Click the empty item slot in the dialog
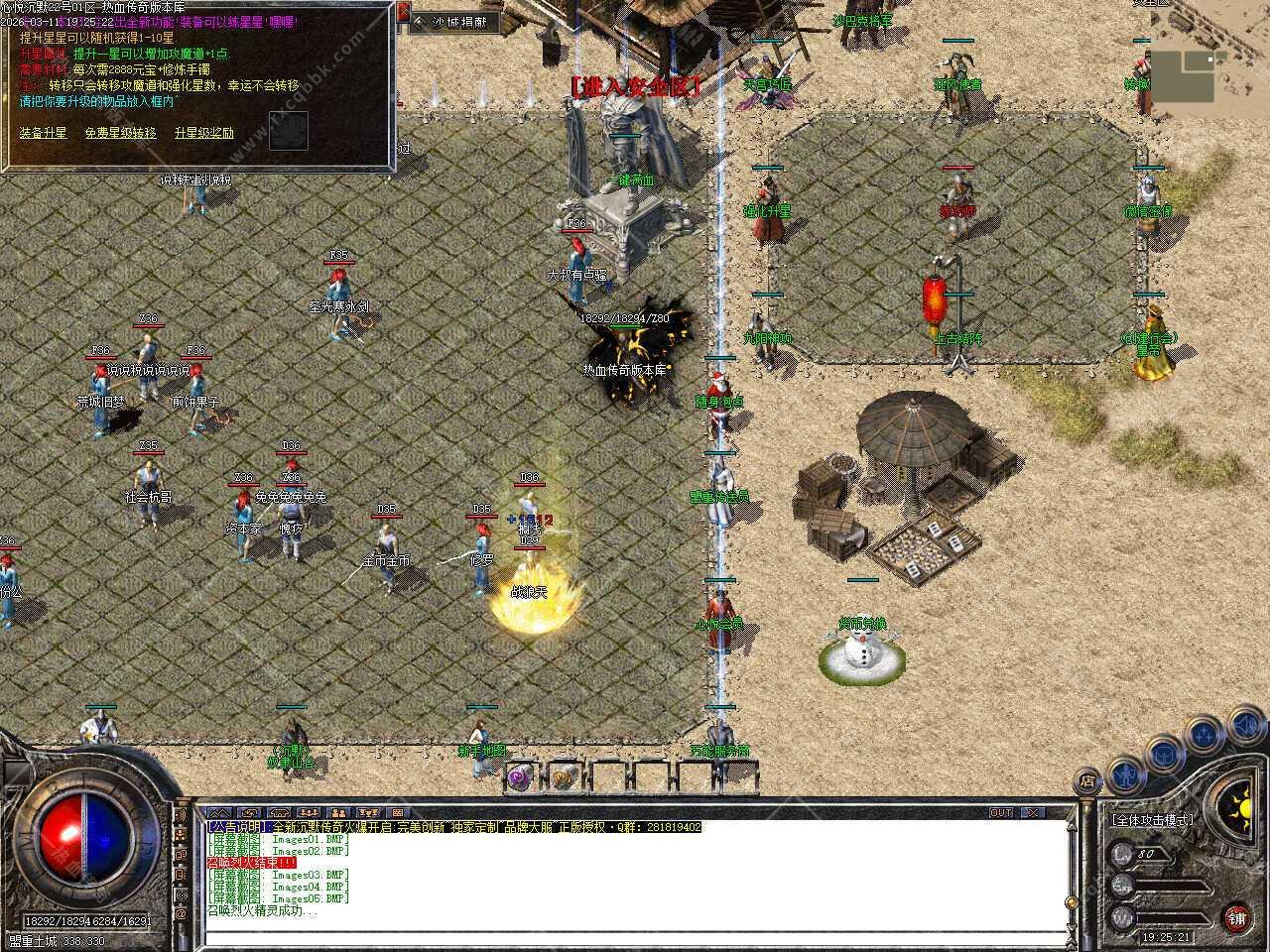This screenshot has height=952, width=1270. (x=289, y=128)
